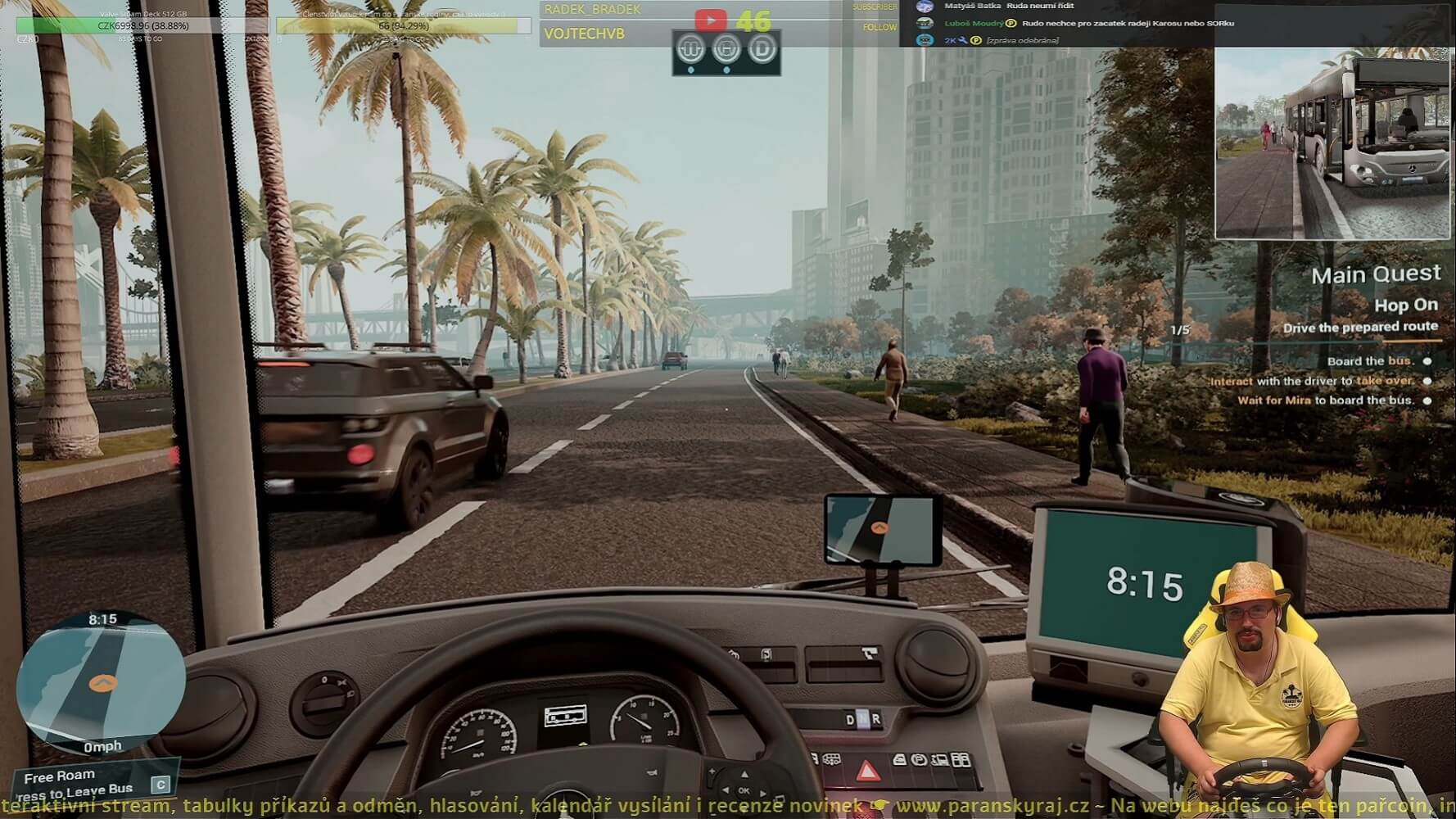Click the YouTube play icon beside the 46 counter

(x=712, y=18)
